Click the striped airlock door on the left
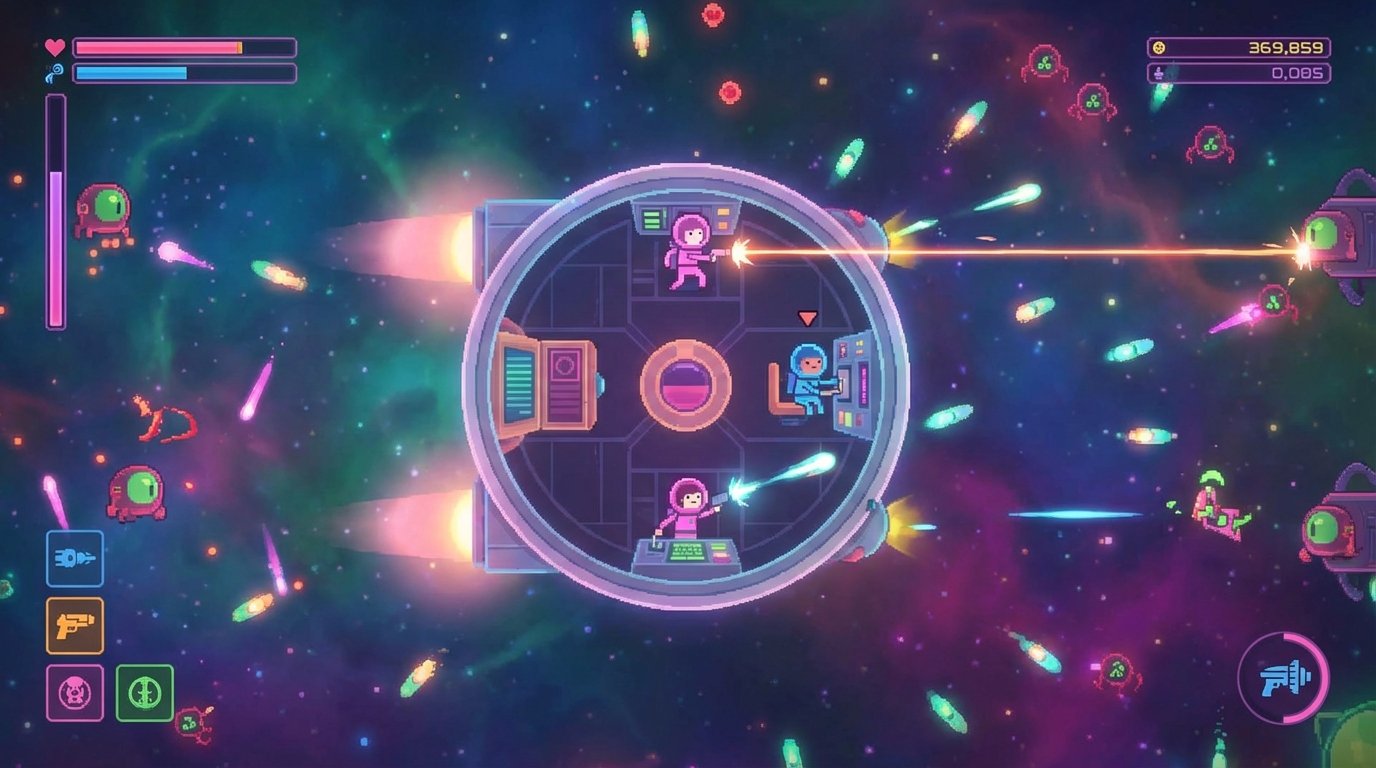1376x768 pixels. [x=519, y=385]
